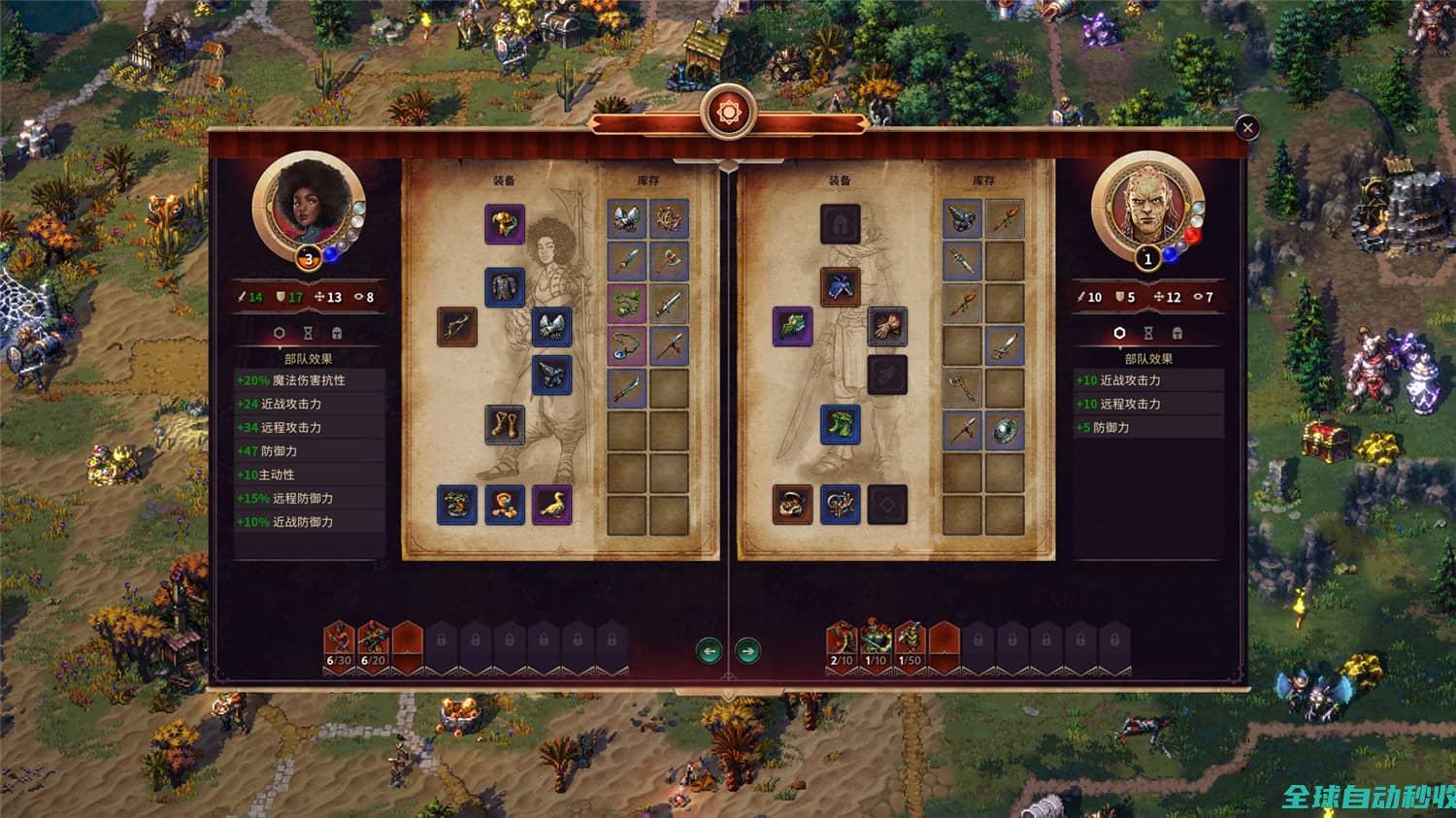Screen dimensions: 1456x818
Task: Click the wings artifact on the left hero
Action: tap(551, 327)
